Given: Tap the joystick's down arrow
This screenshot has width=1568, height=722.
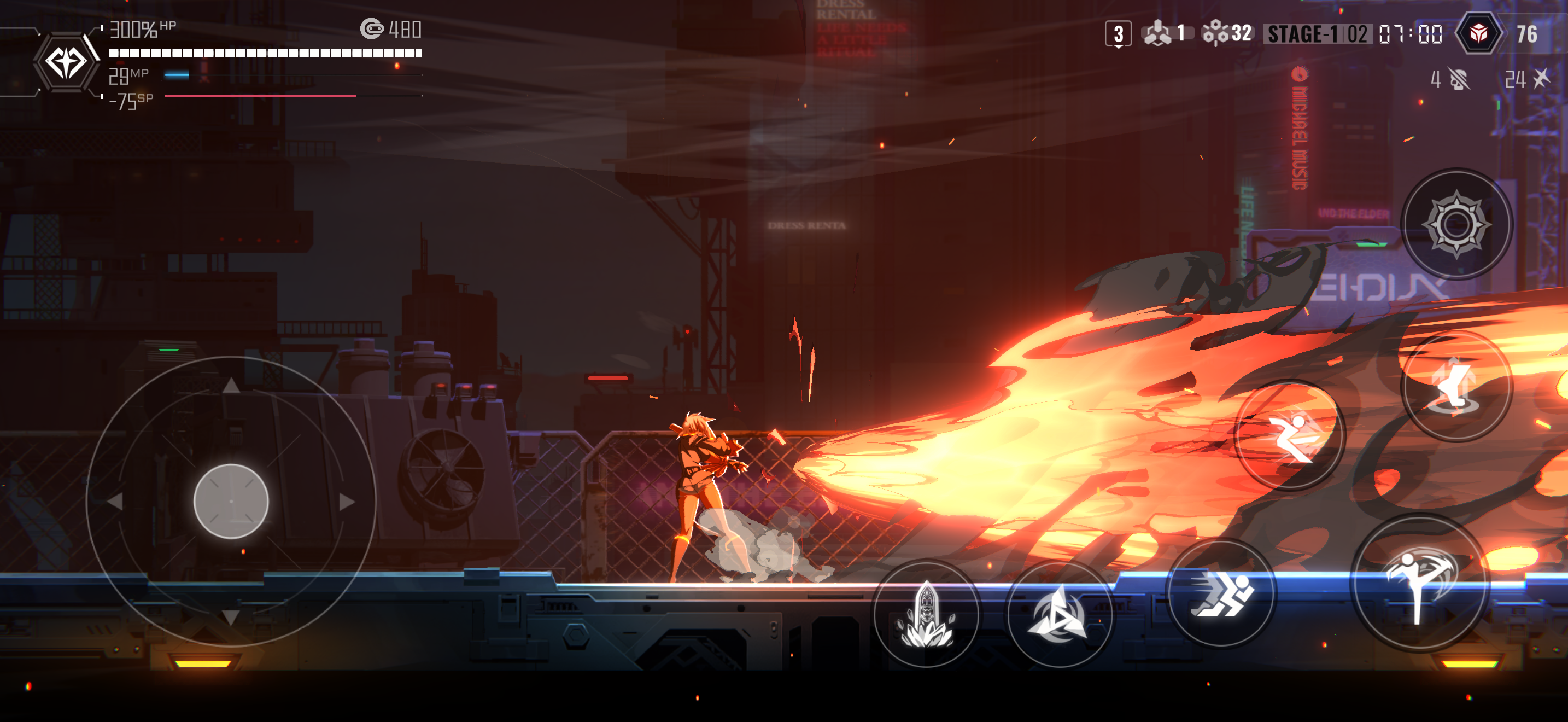Looking at the screenshot, I should [231, 618].
